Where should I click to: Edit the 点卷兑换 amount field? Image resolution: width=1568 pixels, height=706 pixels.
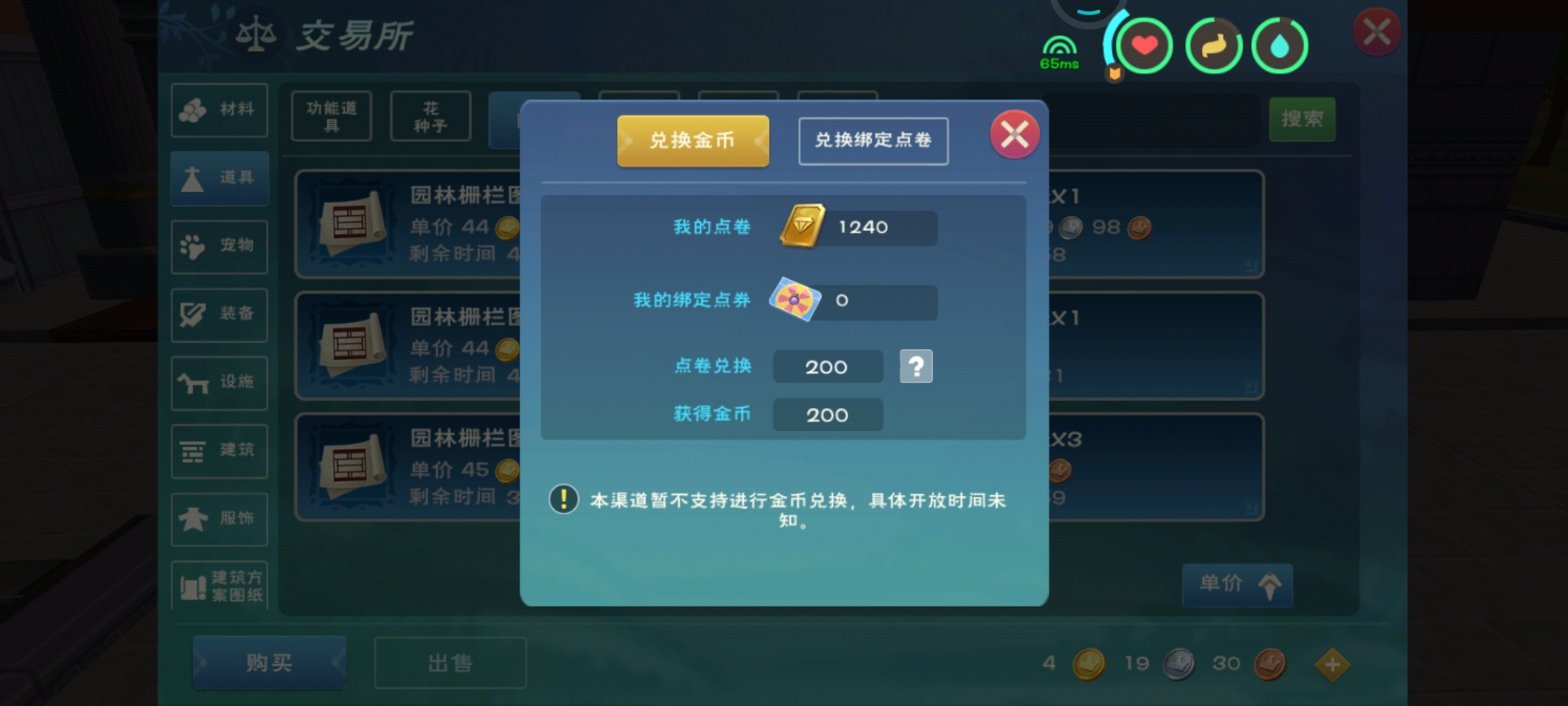point(827,367)
